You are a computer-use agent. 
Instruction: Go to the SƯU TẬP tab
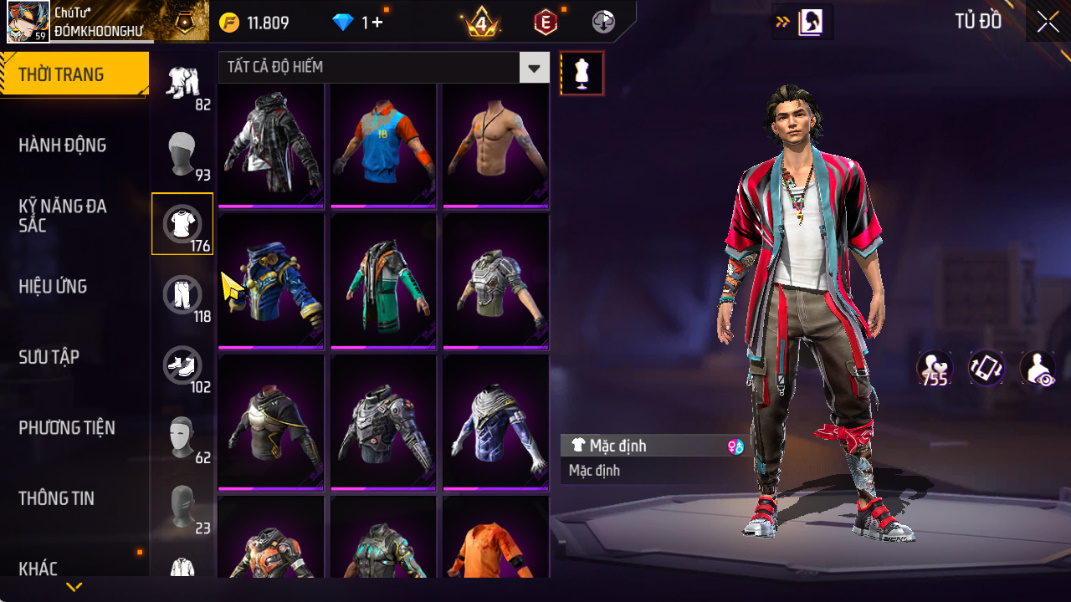click(49, 357)
